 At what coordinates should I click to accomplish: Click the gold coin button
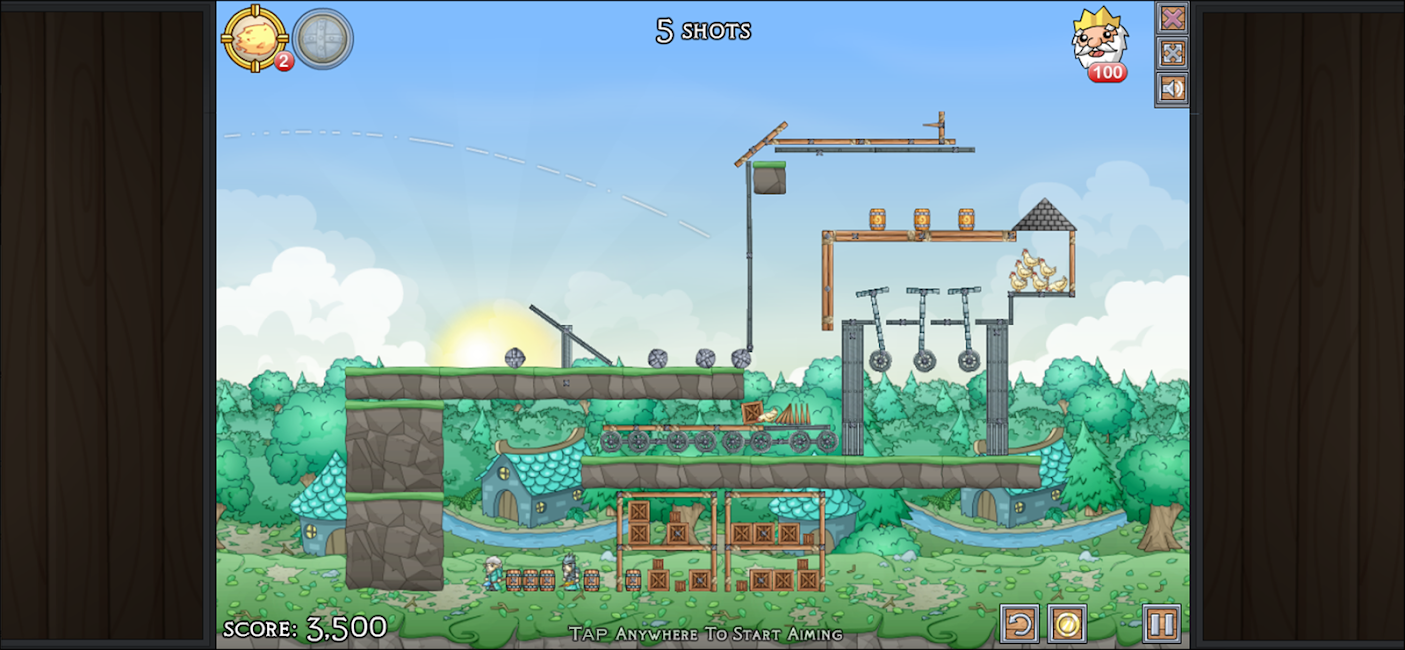pyautogui.click(x=1067, y=624)
